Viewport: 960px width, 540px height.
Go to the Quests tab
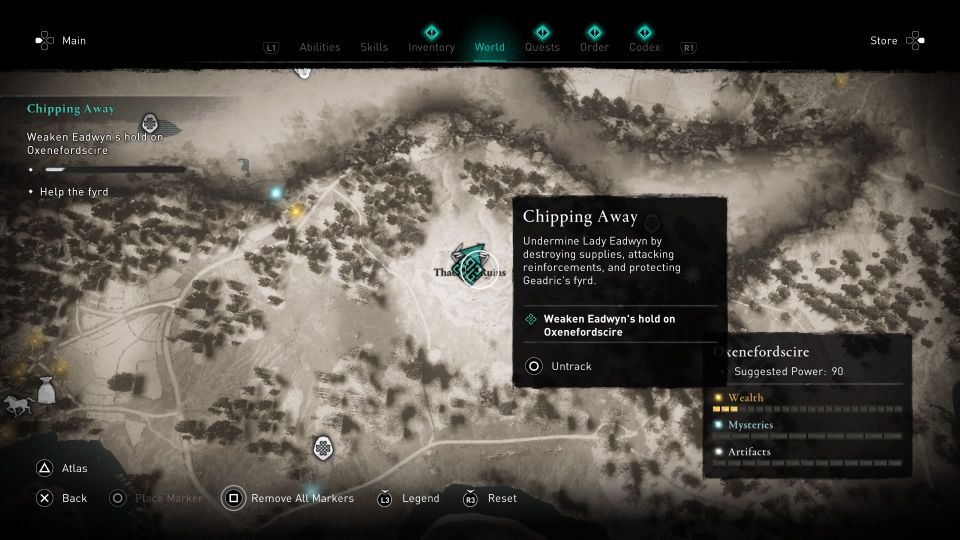click(x=542, y=47)
